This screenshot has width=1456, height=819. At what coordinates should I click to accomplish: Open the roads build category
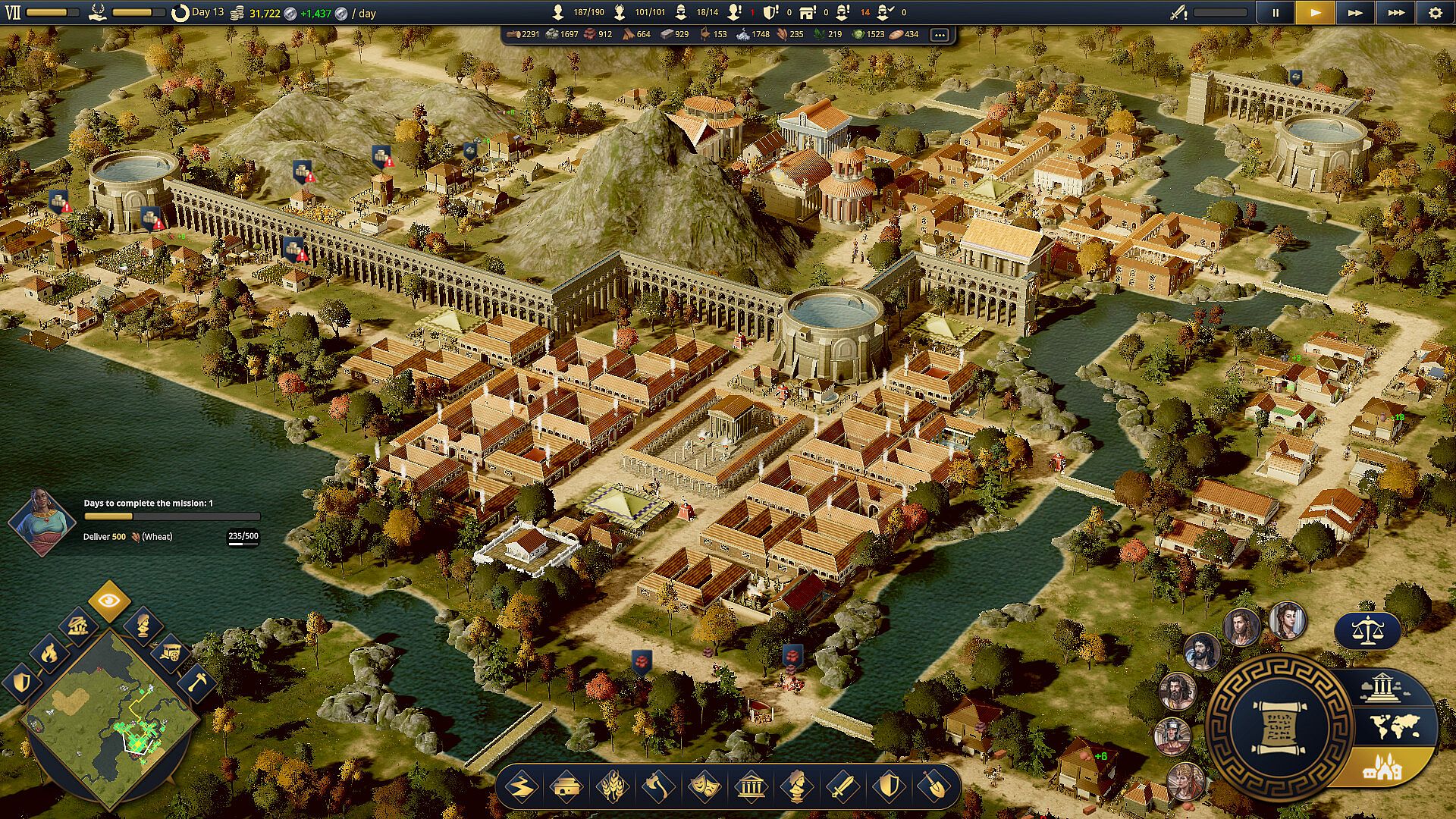(521, 787)
